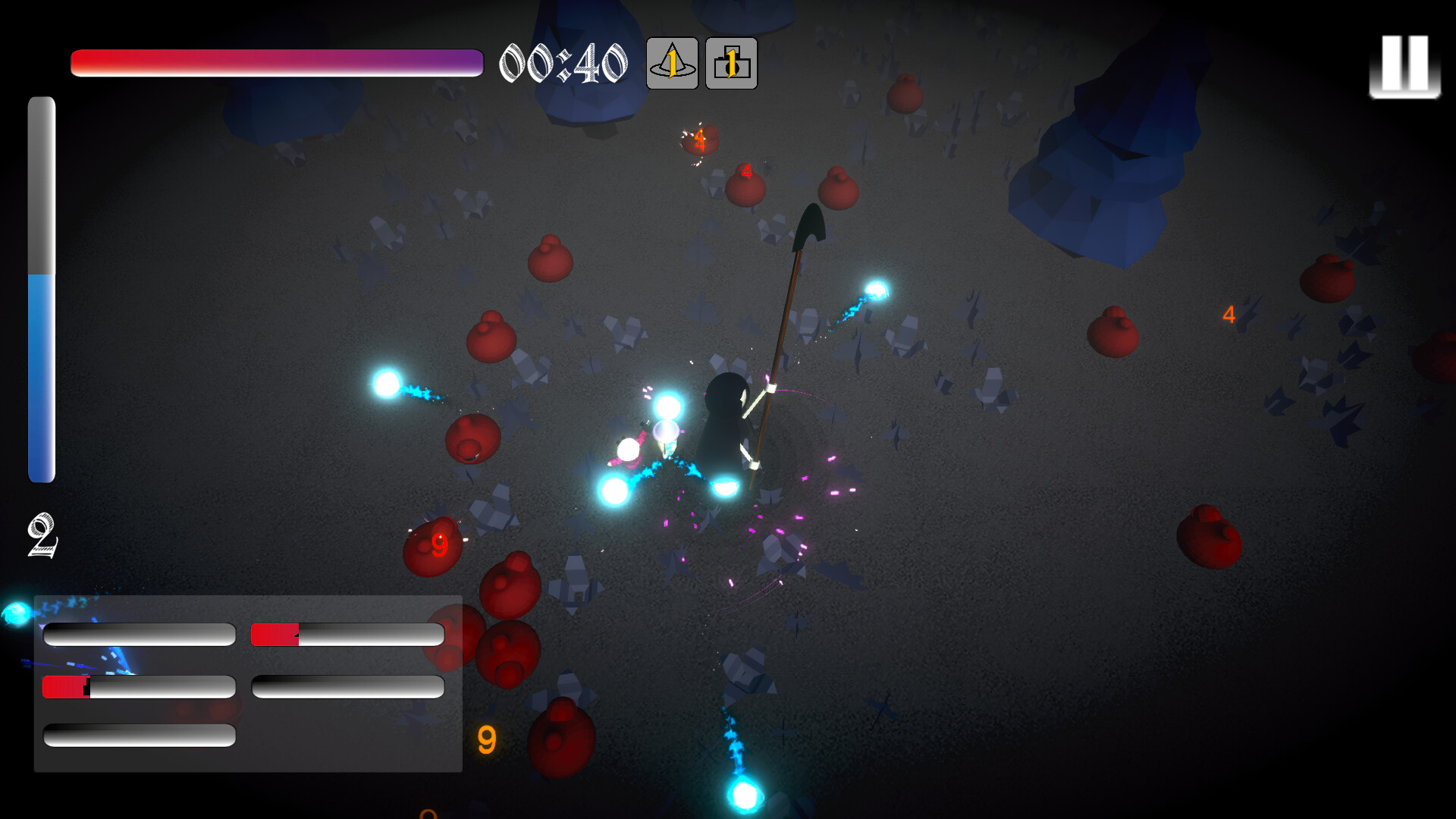Click the bottom gray bar in the skill panel
The image size is (1456, 819).
click(x=139, y=736)
